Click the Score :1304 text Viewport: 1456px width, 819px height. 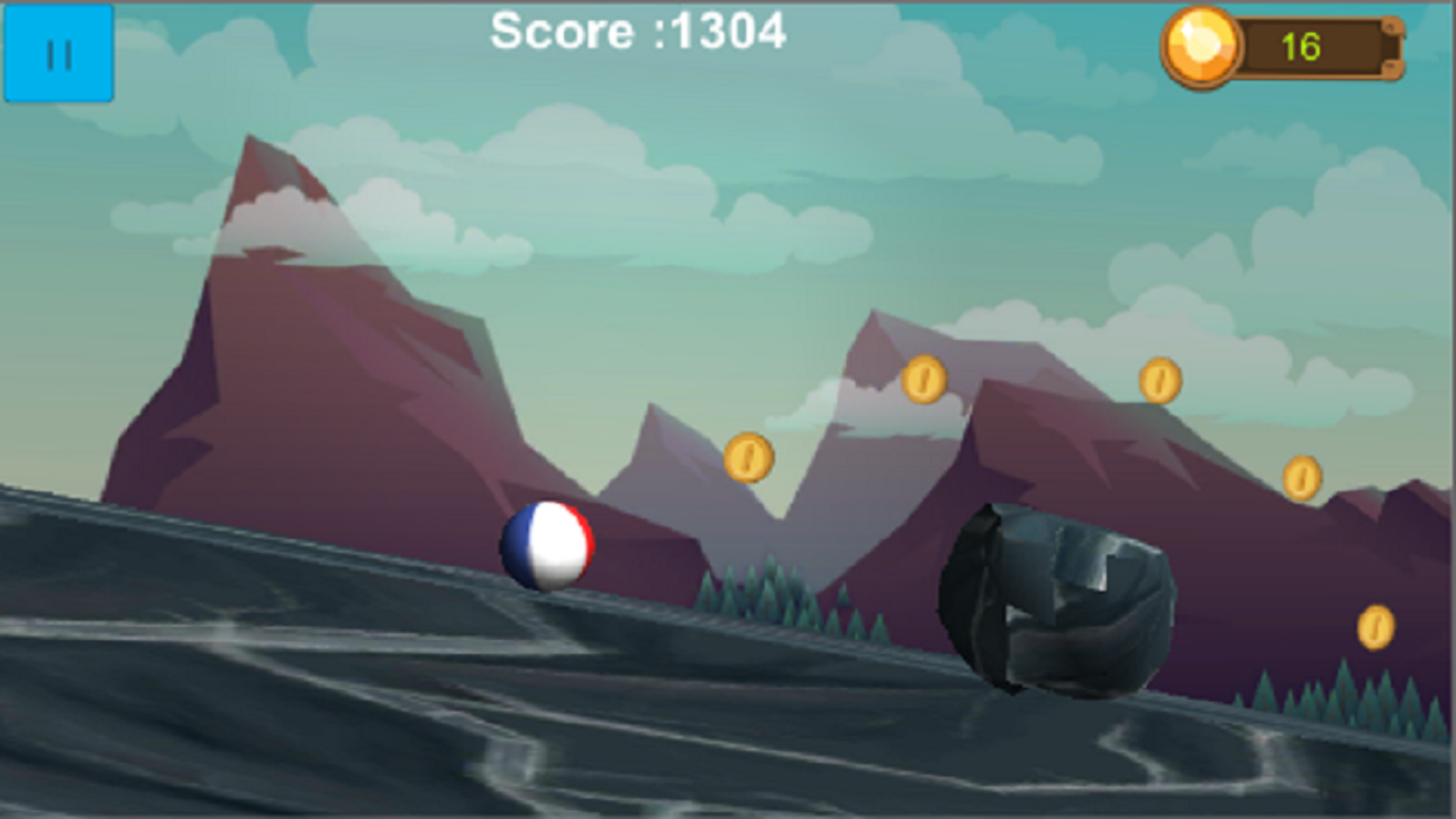click(639, 32)
